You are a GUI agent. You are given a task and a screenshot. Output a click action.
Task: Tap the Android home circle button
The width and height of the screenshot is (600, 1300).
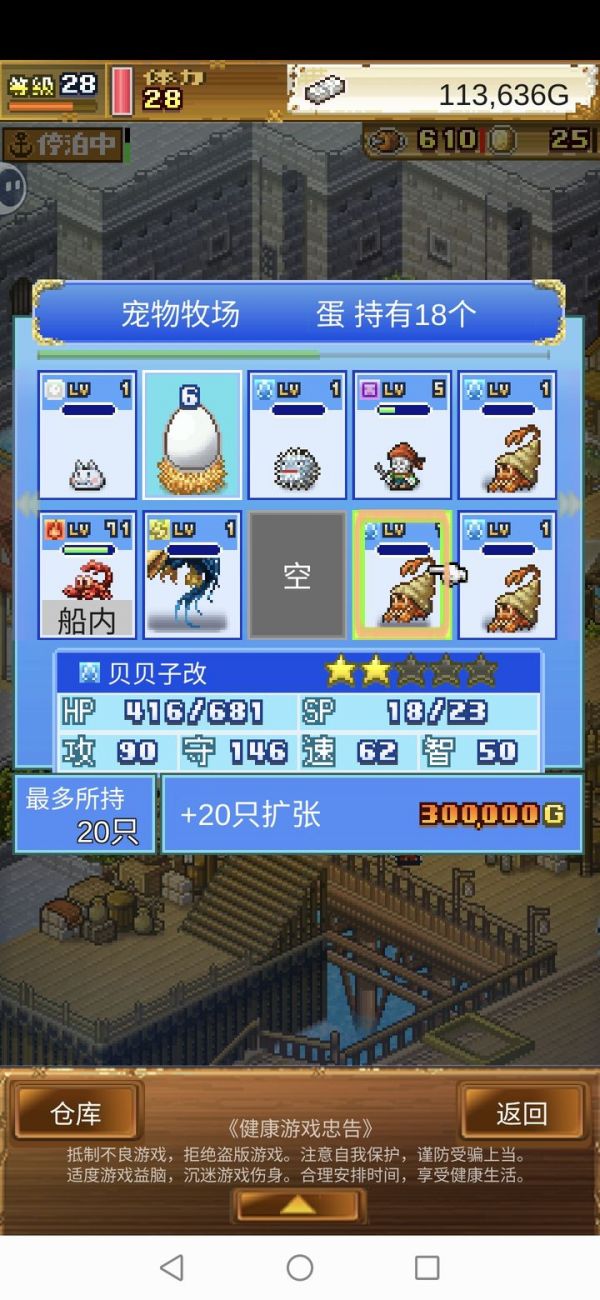300,1268
